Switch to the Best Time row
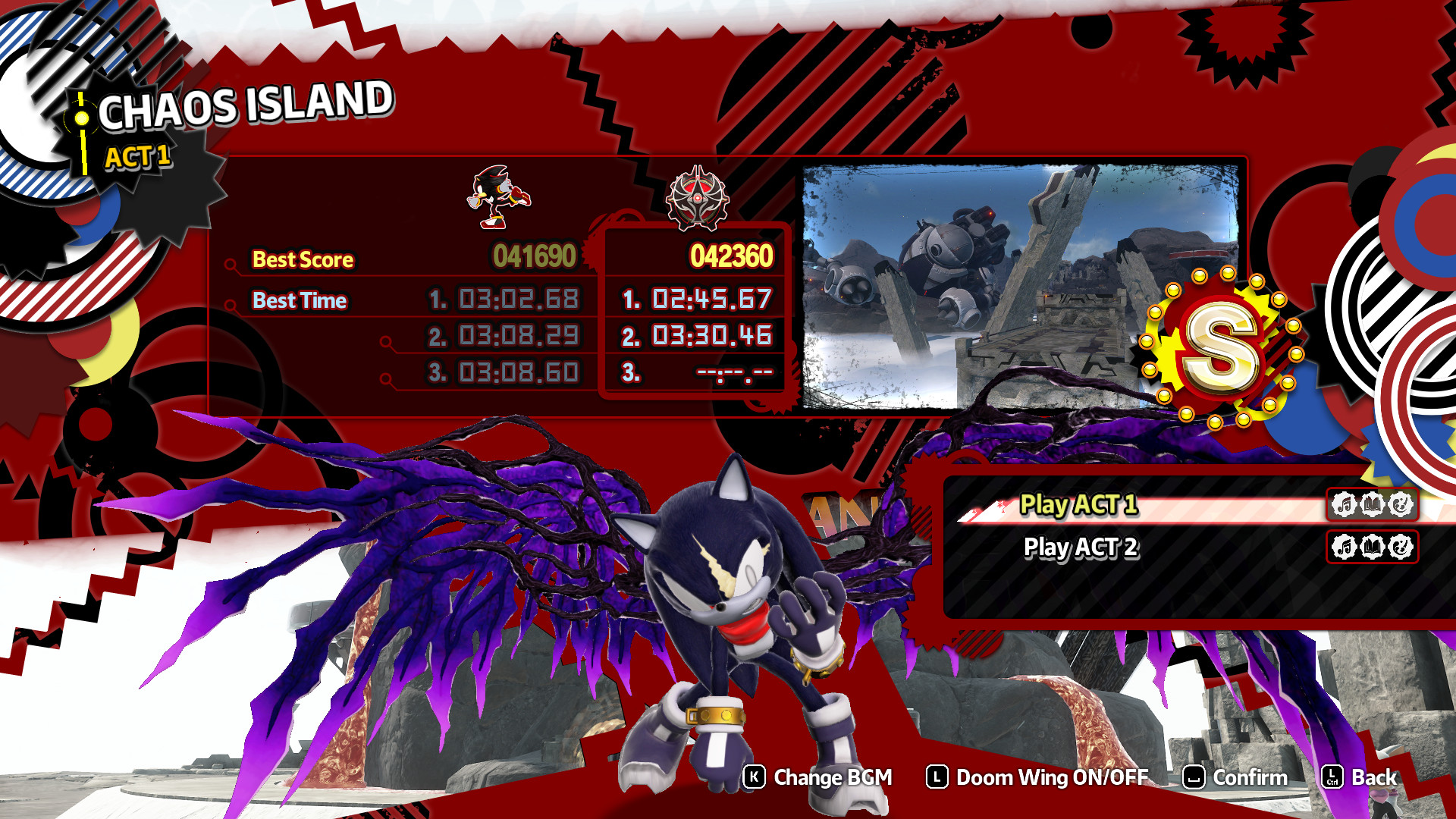The height and width of the screenshot is (819, 1456). point(300,300)
